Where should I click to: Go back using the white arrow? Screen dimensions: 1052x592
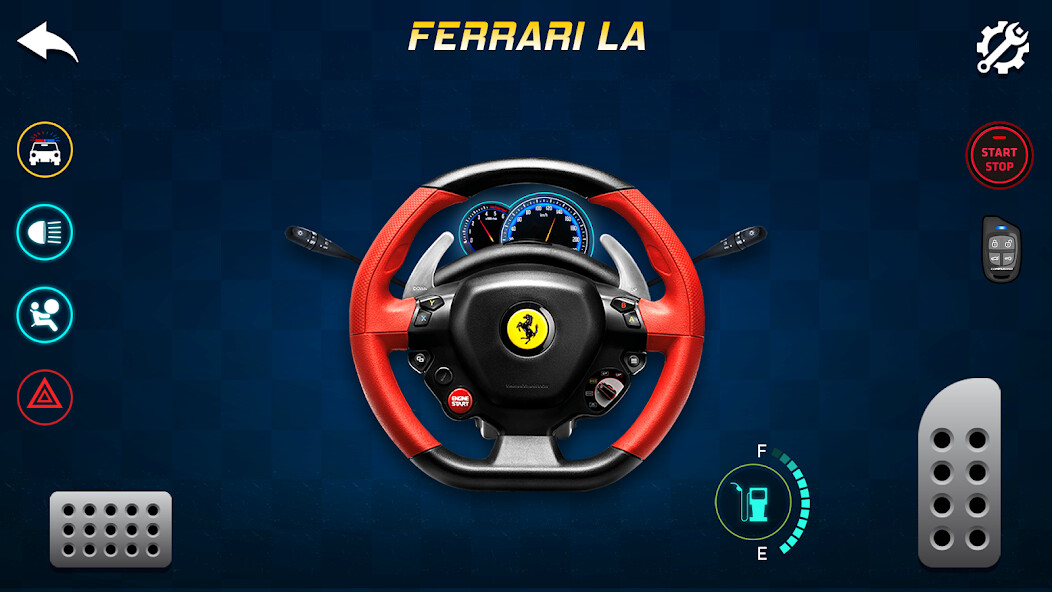coord(47,43)
